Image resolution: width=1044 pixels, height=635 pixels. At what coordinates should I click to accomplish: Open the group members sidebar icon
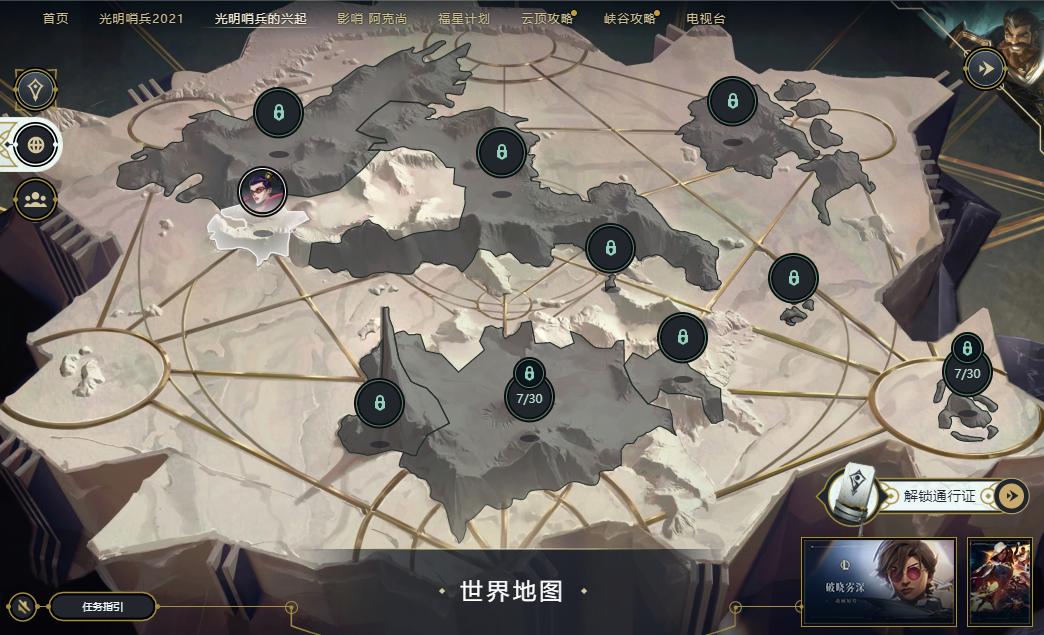[x=35, y=199]
